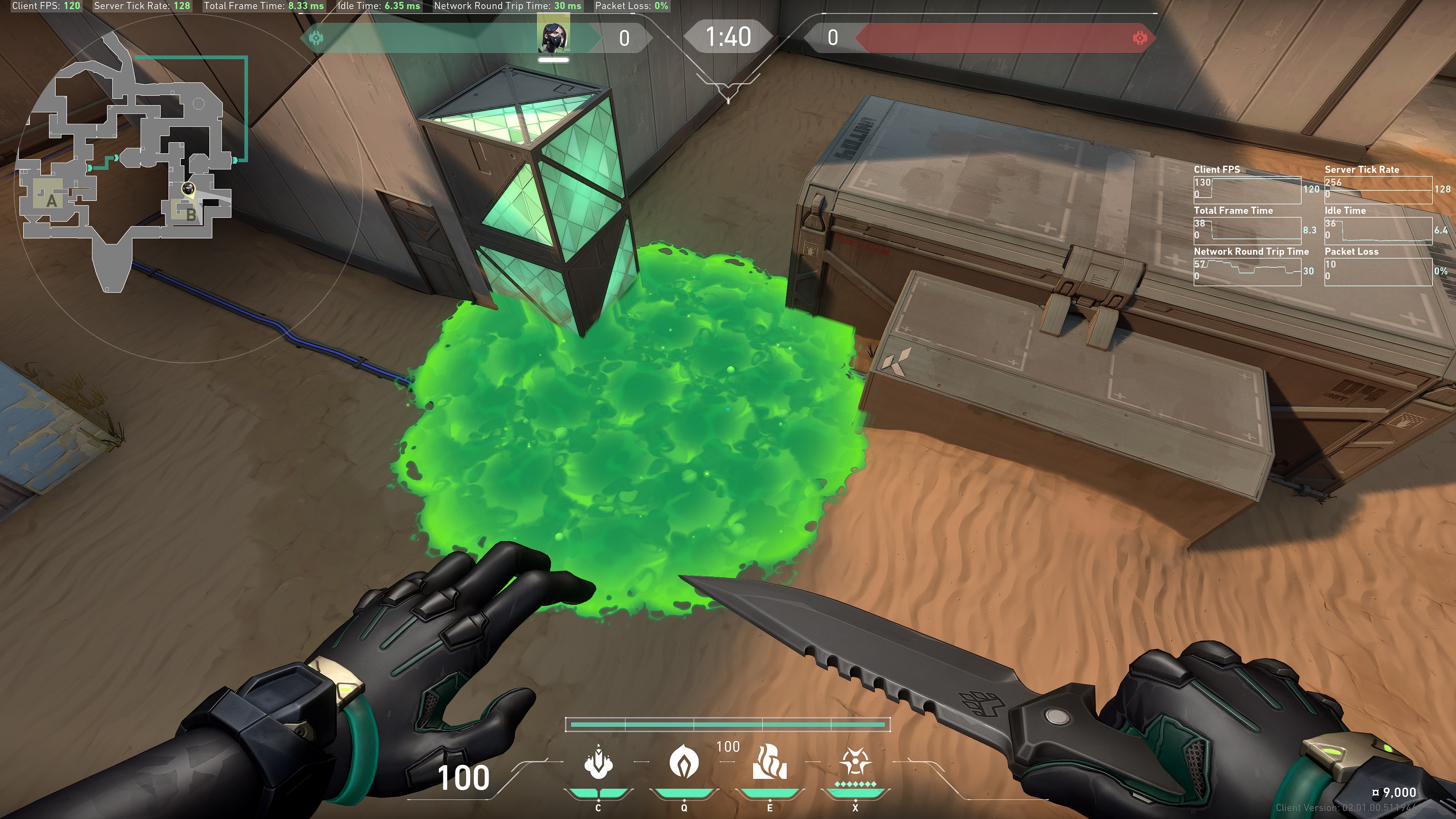Select the Snake Bite ability icon
Screen dimensions: 1456x819
(598, 763)
